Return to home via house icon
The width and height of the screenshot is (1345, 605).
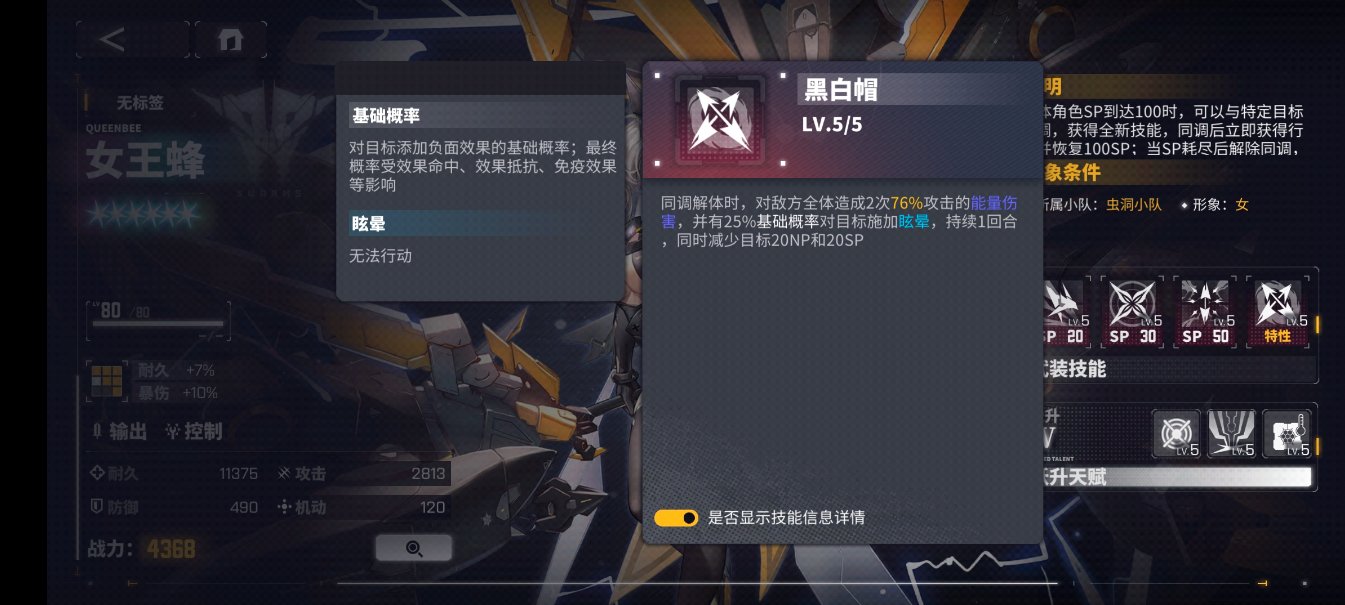(x=231, y=39)
